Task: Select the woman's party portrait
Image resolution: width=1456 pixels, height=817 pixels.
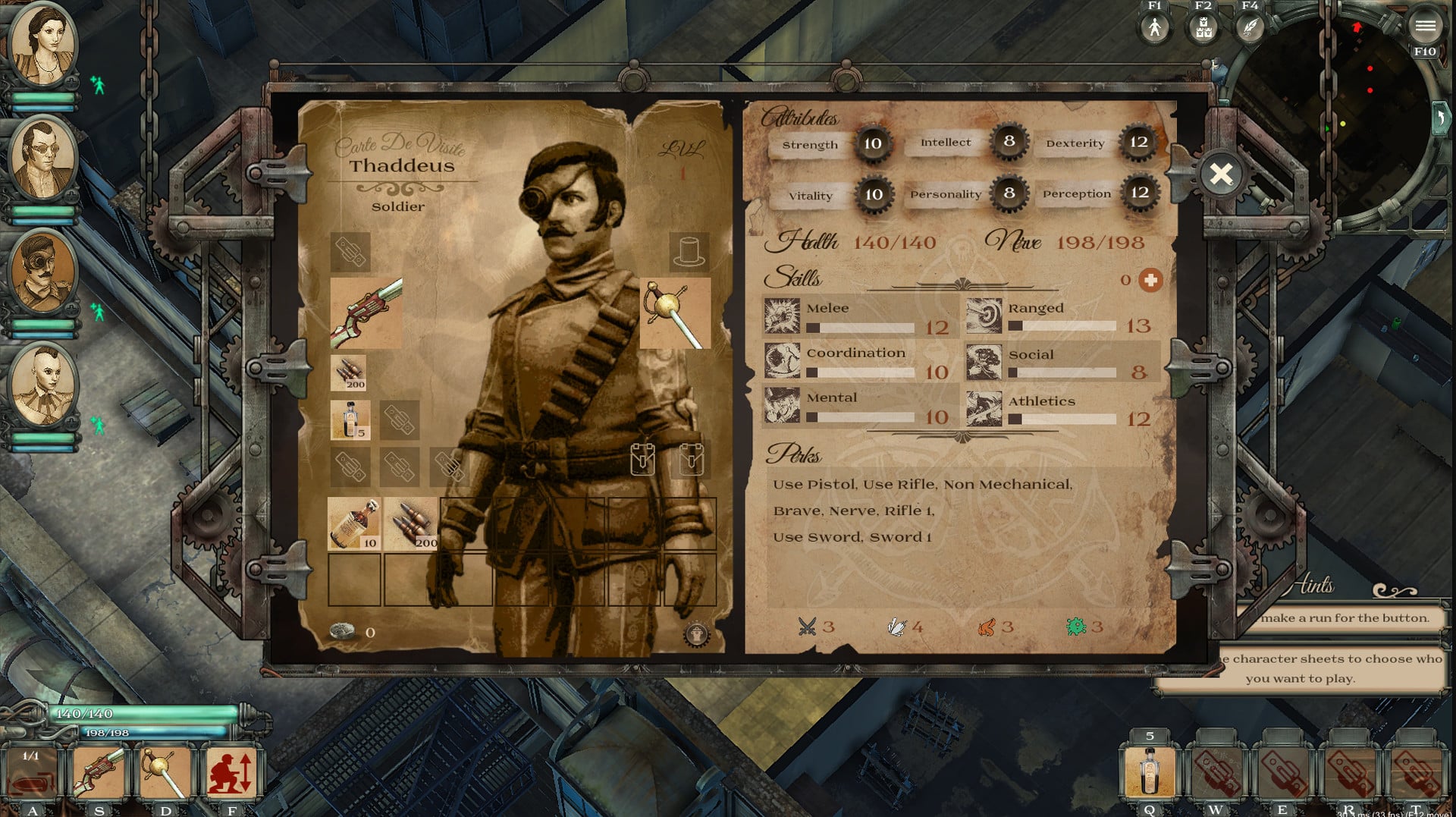Action: tap(42, 44)
